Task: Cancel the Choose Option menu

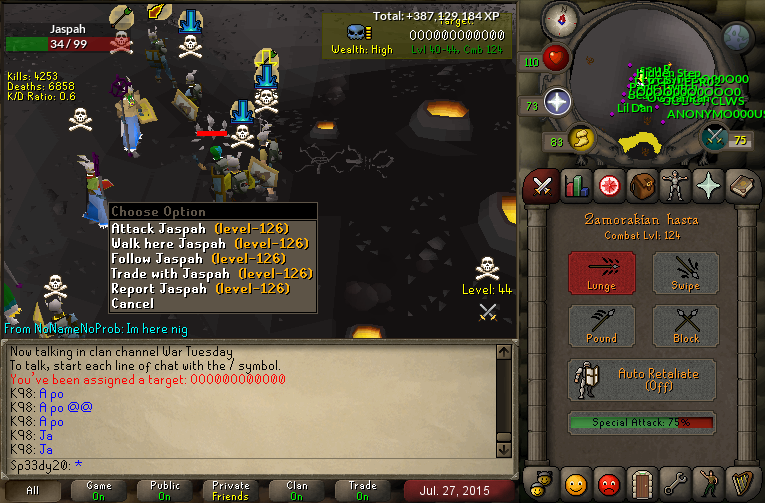Action: pos(133,303)
